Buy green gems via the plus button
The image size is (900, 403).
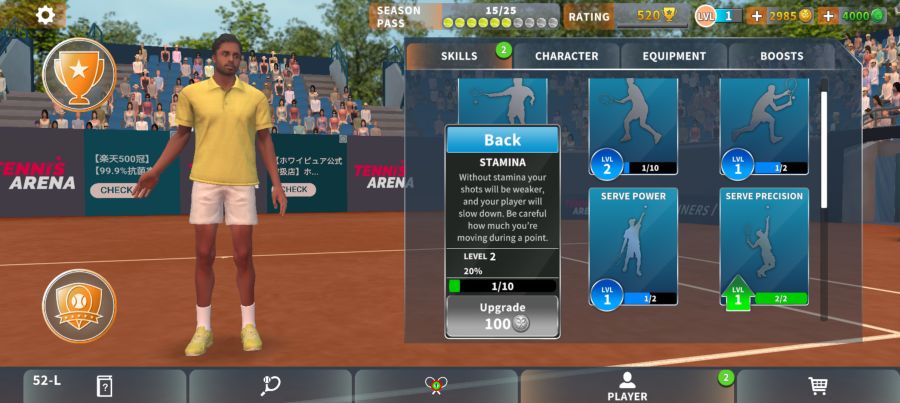click(x=827, y=16)
